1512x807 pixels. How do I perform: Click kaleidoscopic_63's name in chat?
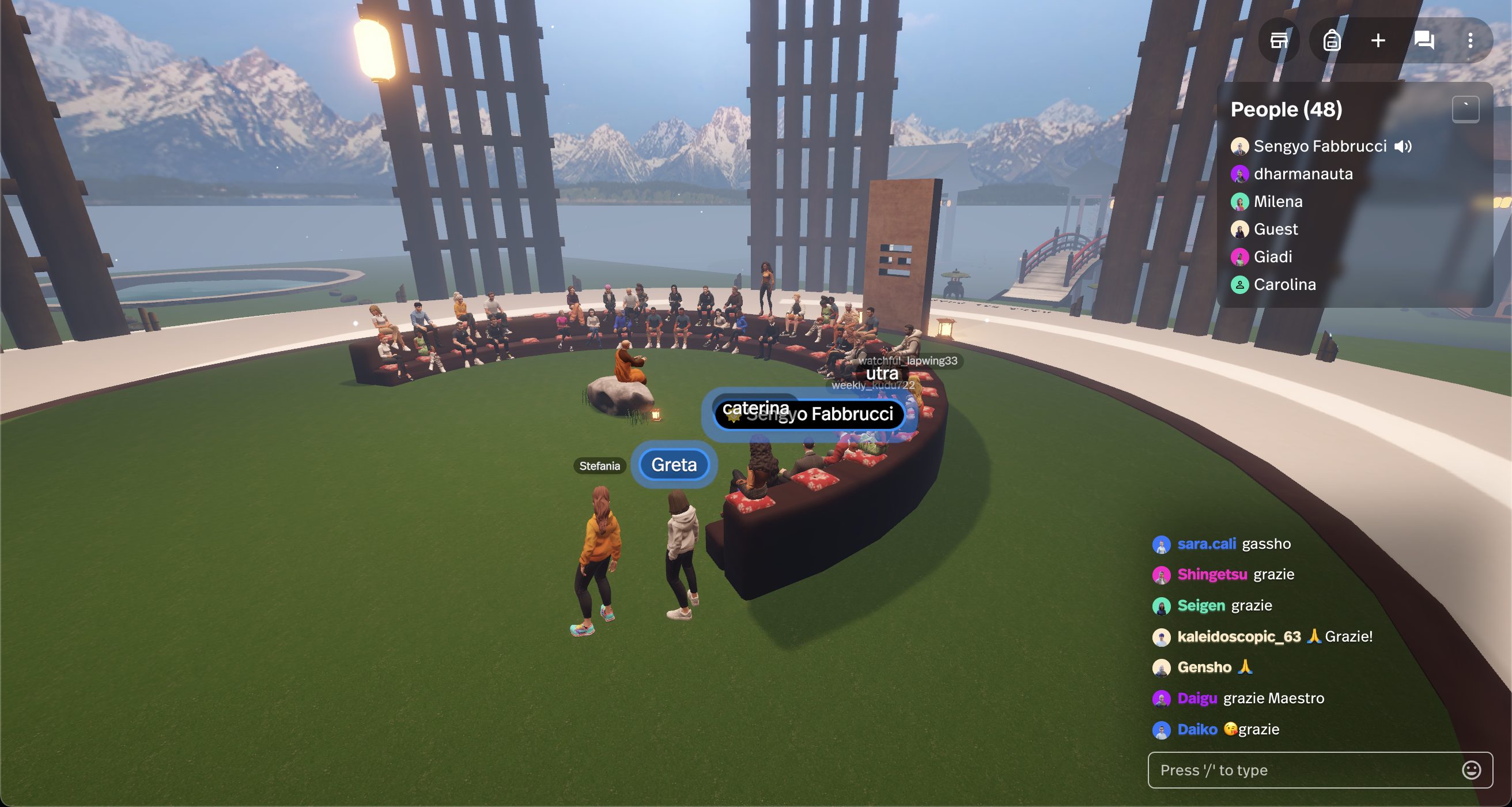pyautogui.click(x=1238, y=637)
